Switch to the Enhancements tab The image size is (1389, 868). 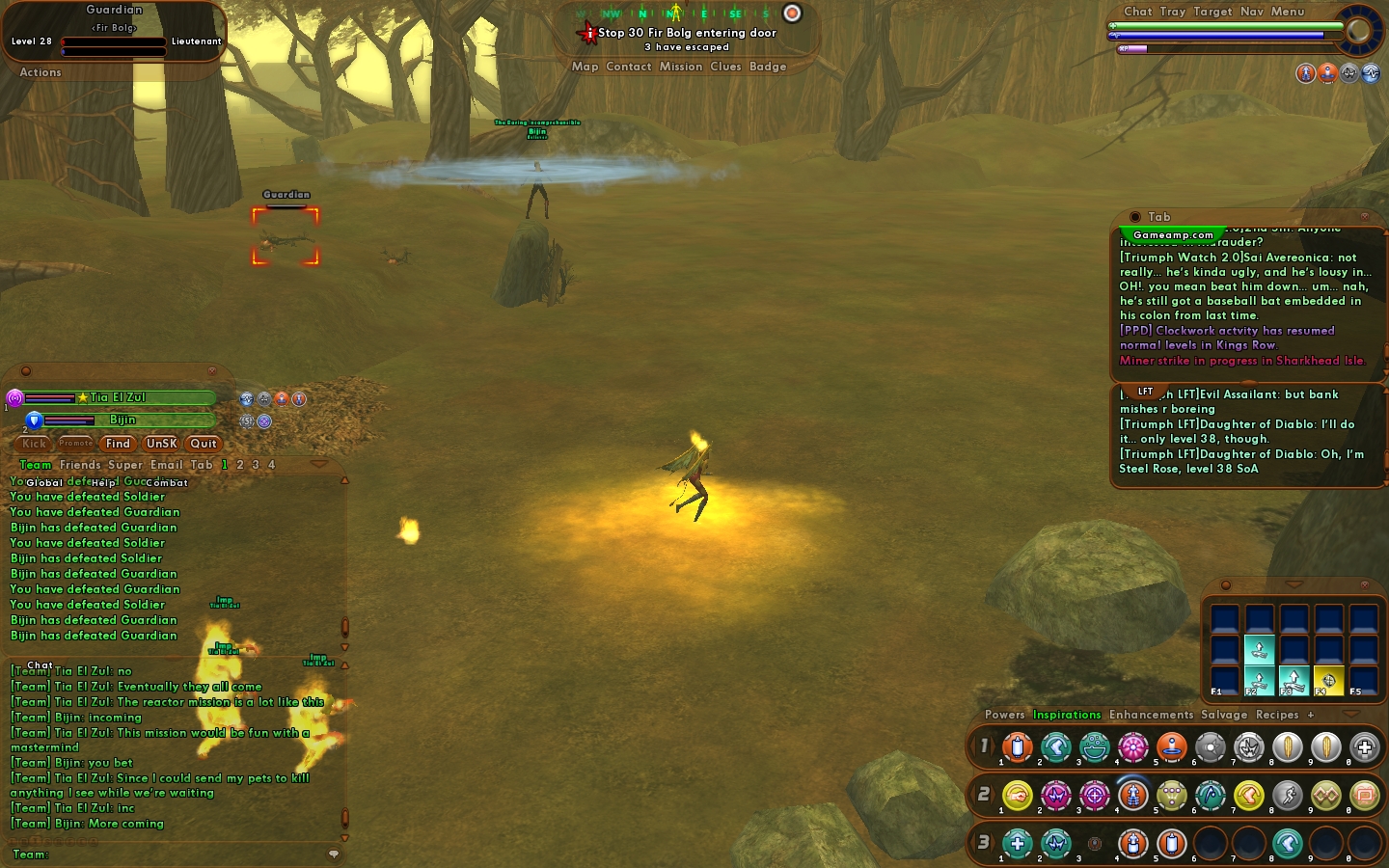click(1151, 715)
